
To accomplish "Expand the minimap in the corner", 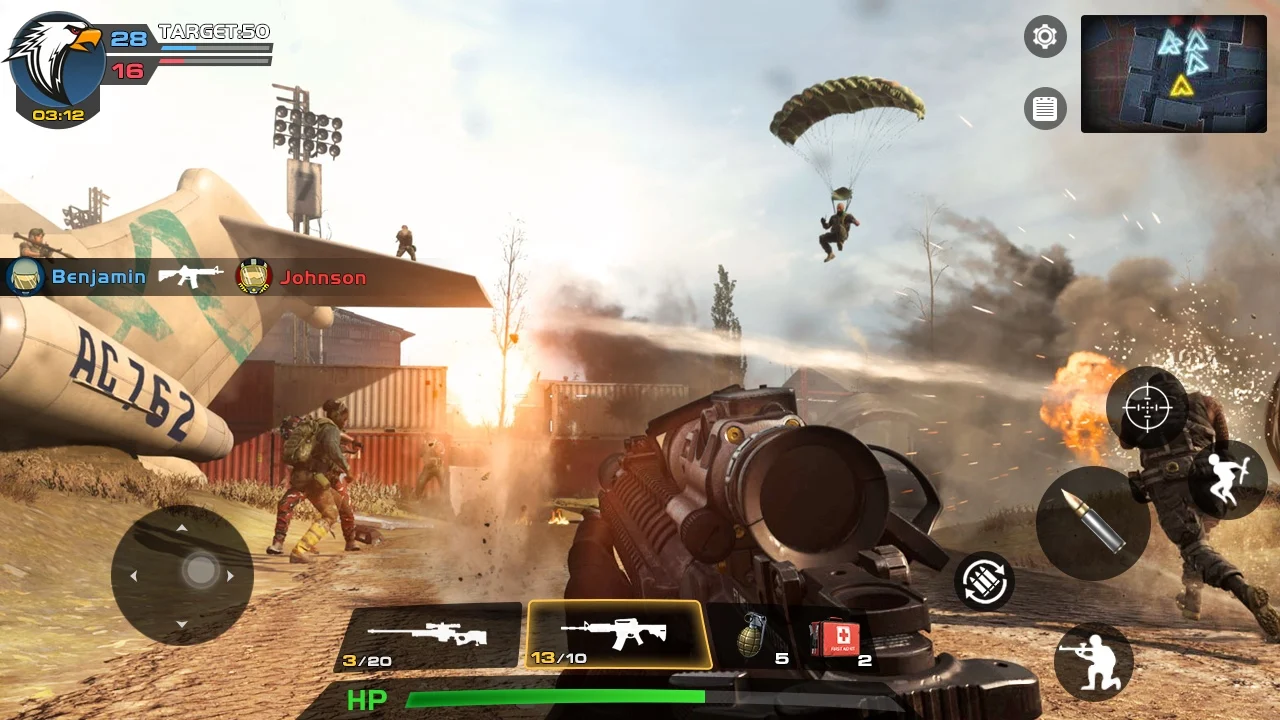I will (x=1173, y=75).
